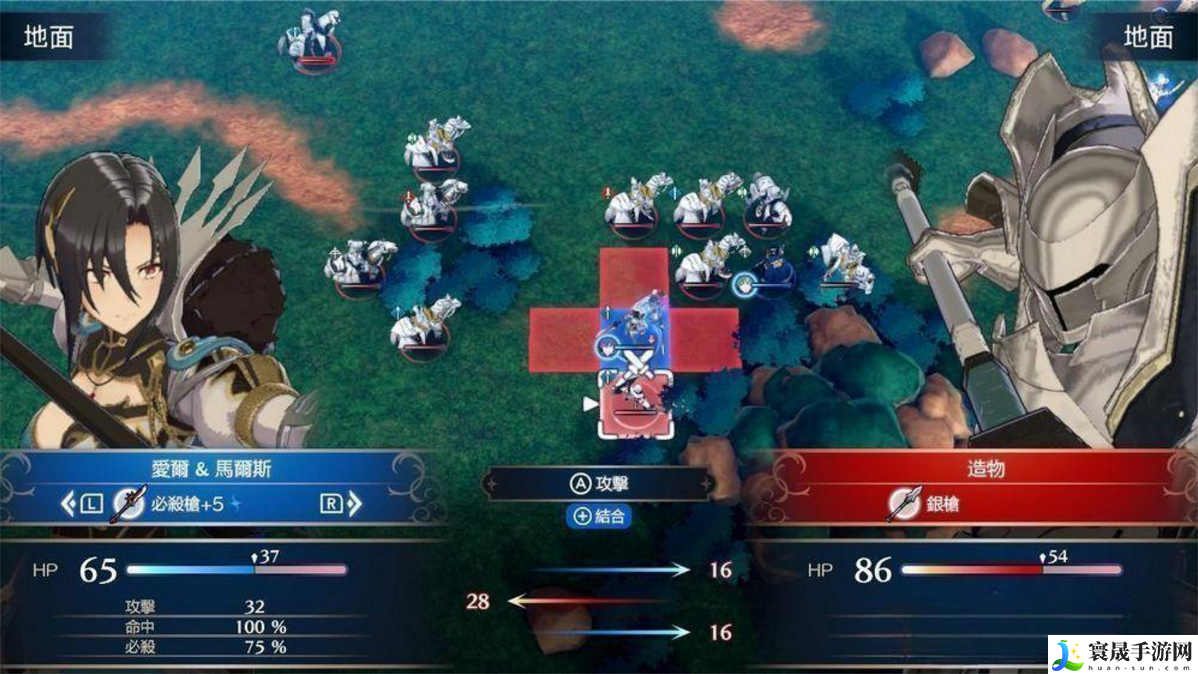Confirm the 攻擊 attack command

tap(598, 485)
